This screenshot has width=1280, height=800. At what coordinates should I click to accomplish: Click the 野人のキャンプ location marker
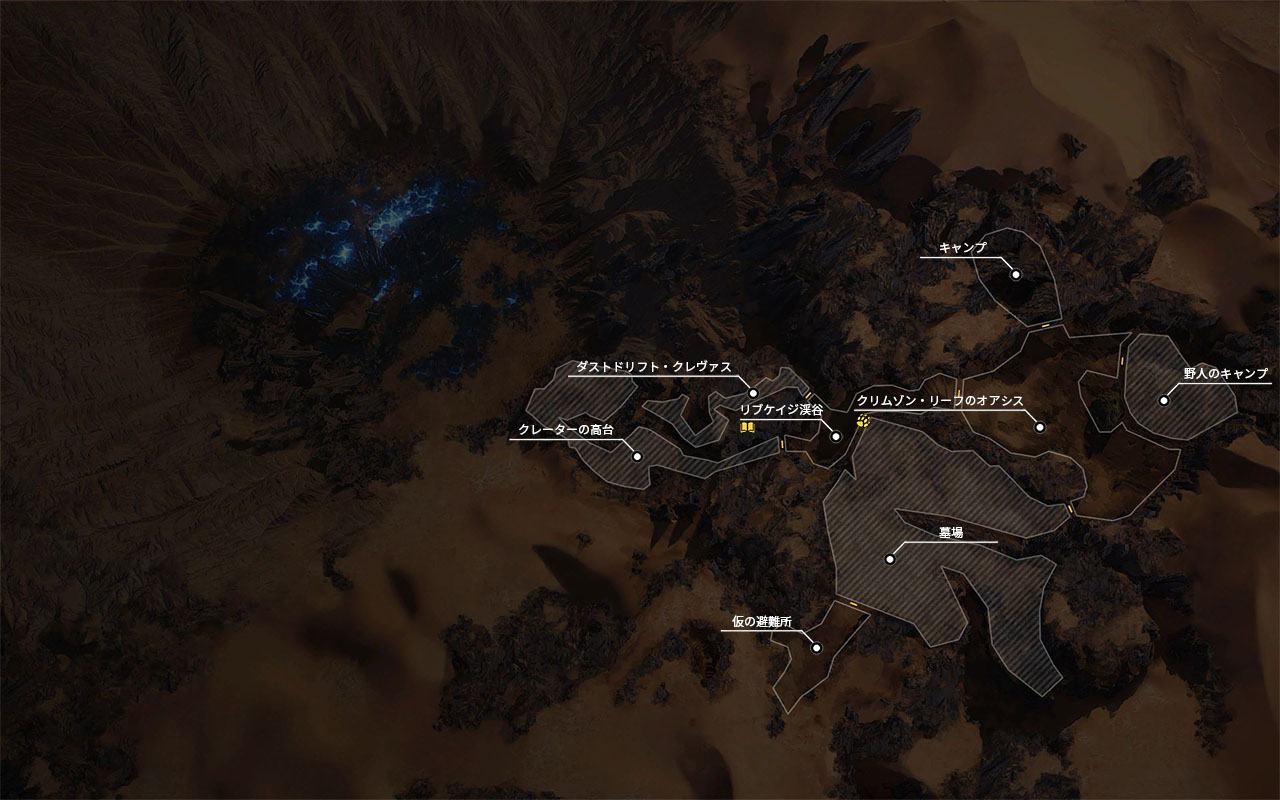[1164, 400]
